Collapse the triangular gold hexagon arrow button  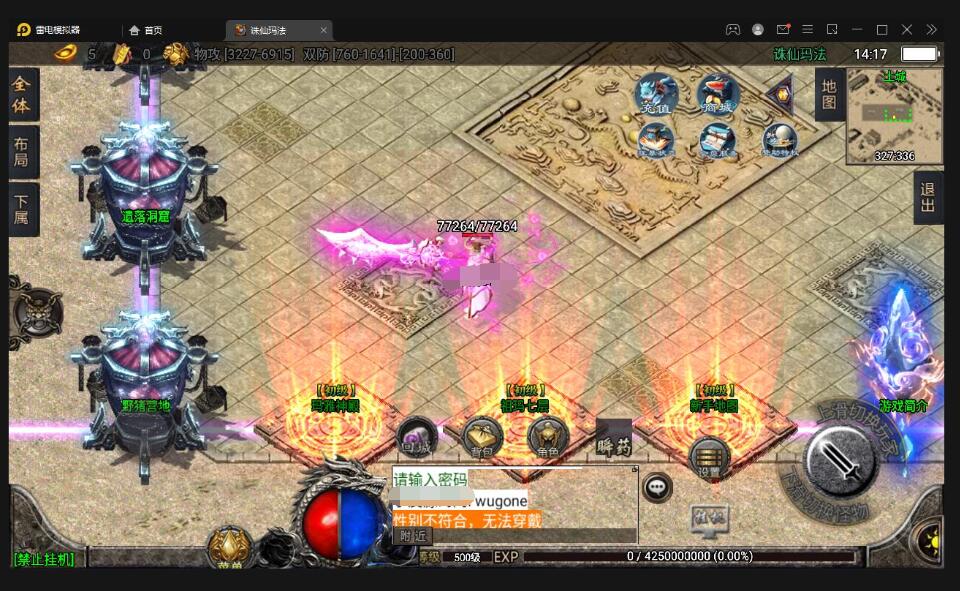(780, 95)
